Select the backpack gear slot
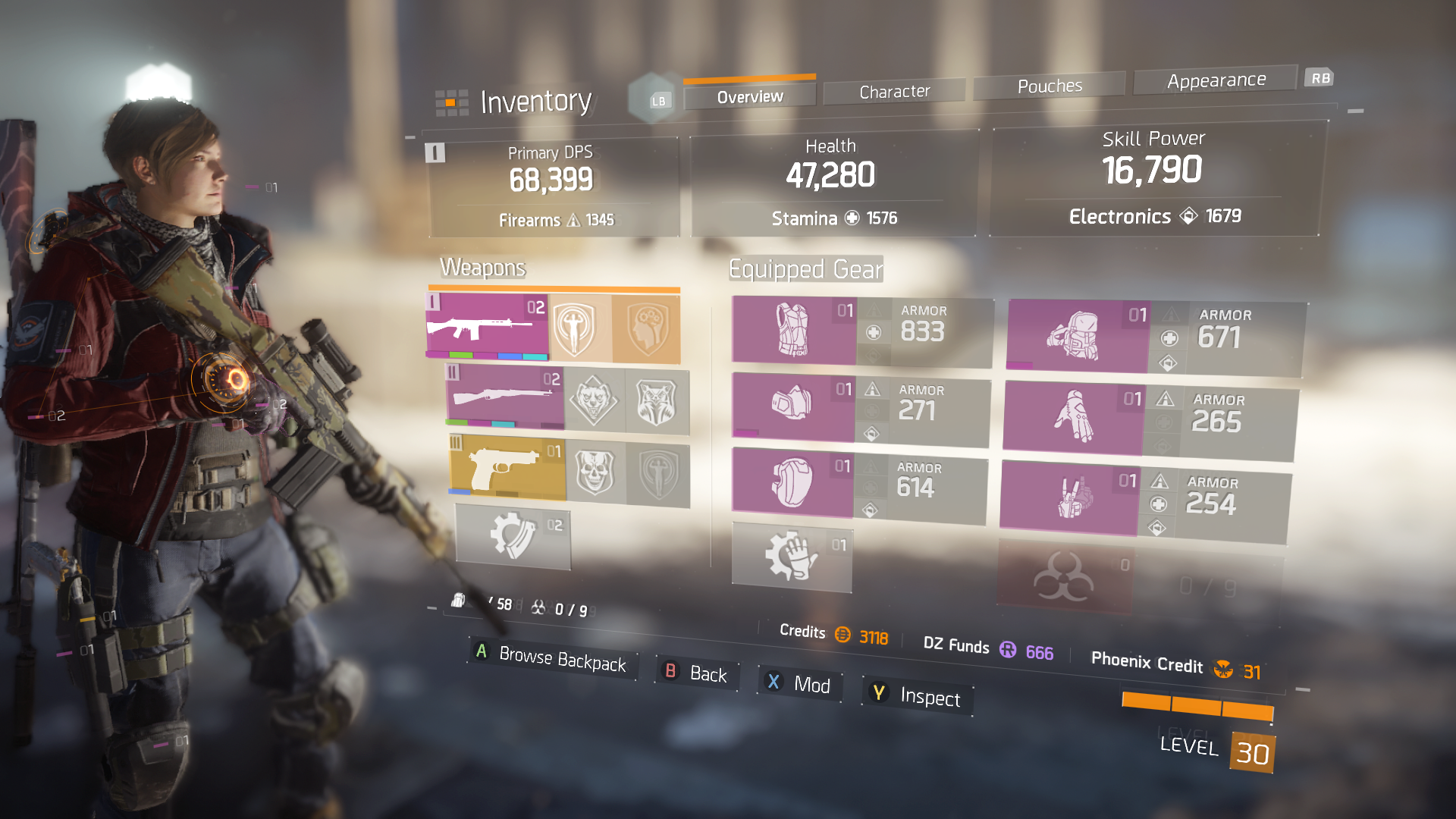The width and height of the screenshot is (1456, 819). (x=1077, y=335)
